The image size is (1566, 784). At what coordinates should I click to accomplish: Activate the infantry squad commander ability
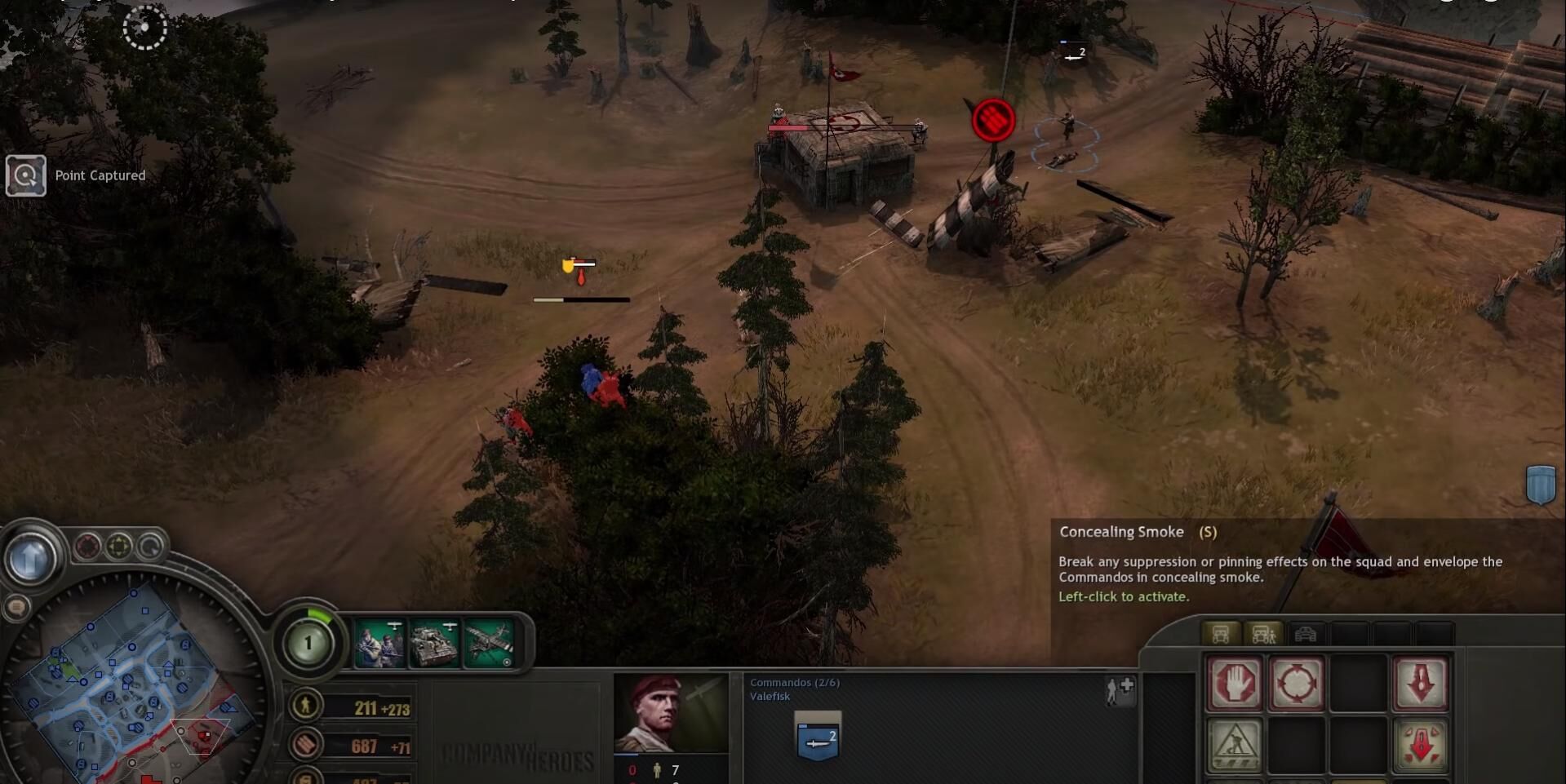pyautogui.click(x=379, y=644)
